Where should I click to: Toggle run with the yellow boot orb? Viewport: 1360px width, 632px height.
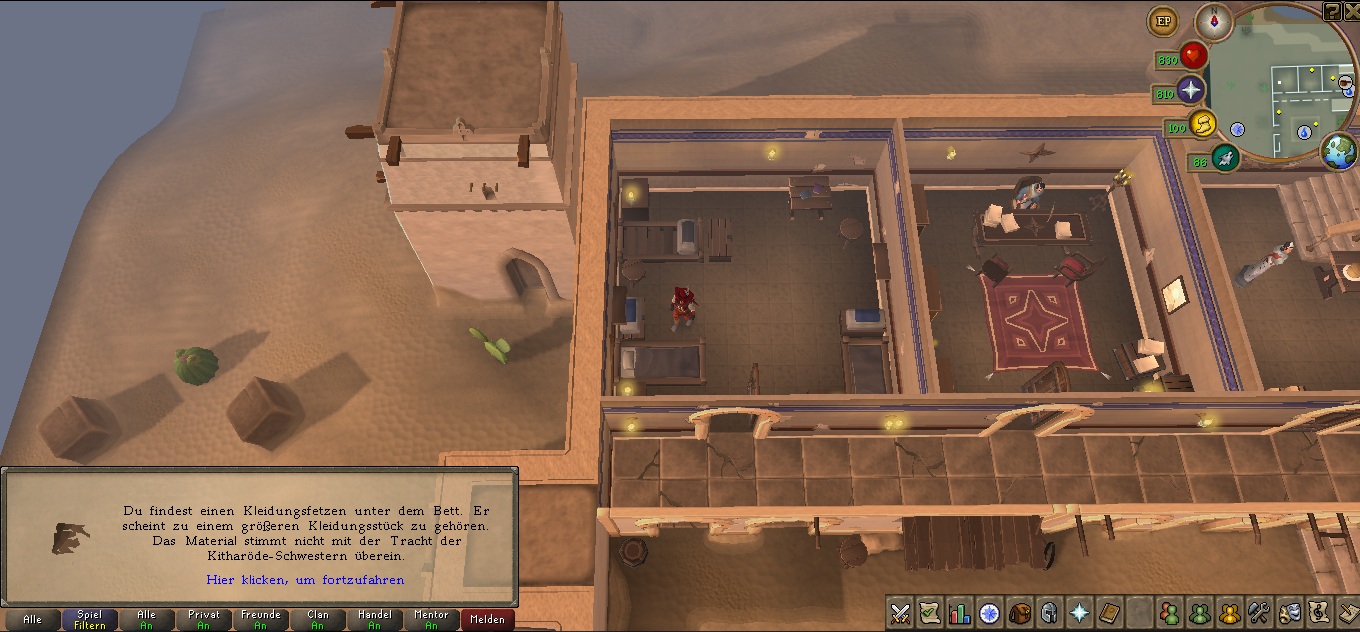click(x=1203, y=124)
